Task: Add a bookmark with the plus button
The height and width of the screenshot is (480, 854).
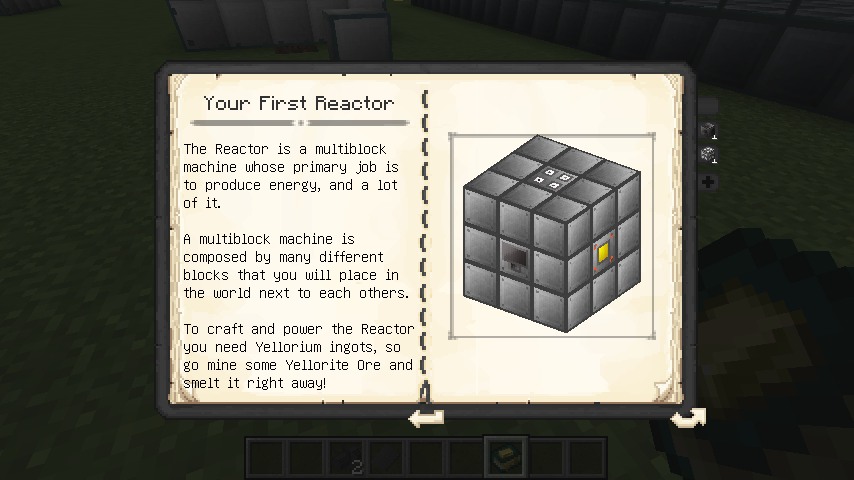Action: pos(709,182)
